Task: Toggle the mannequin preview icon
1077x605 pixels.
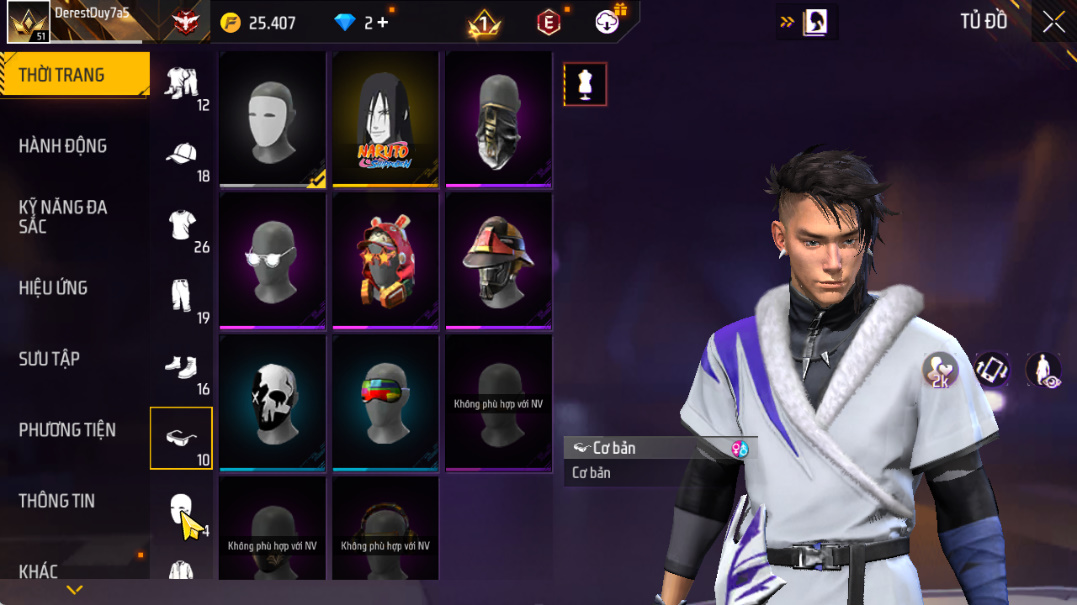Action: tap(585, 85)
